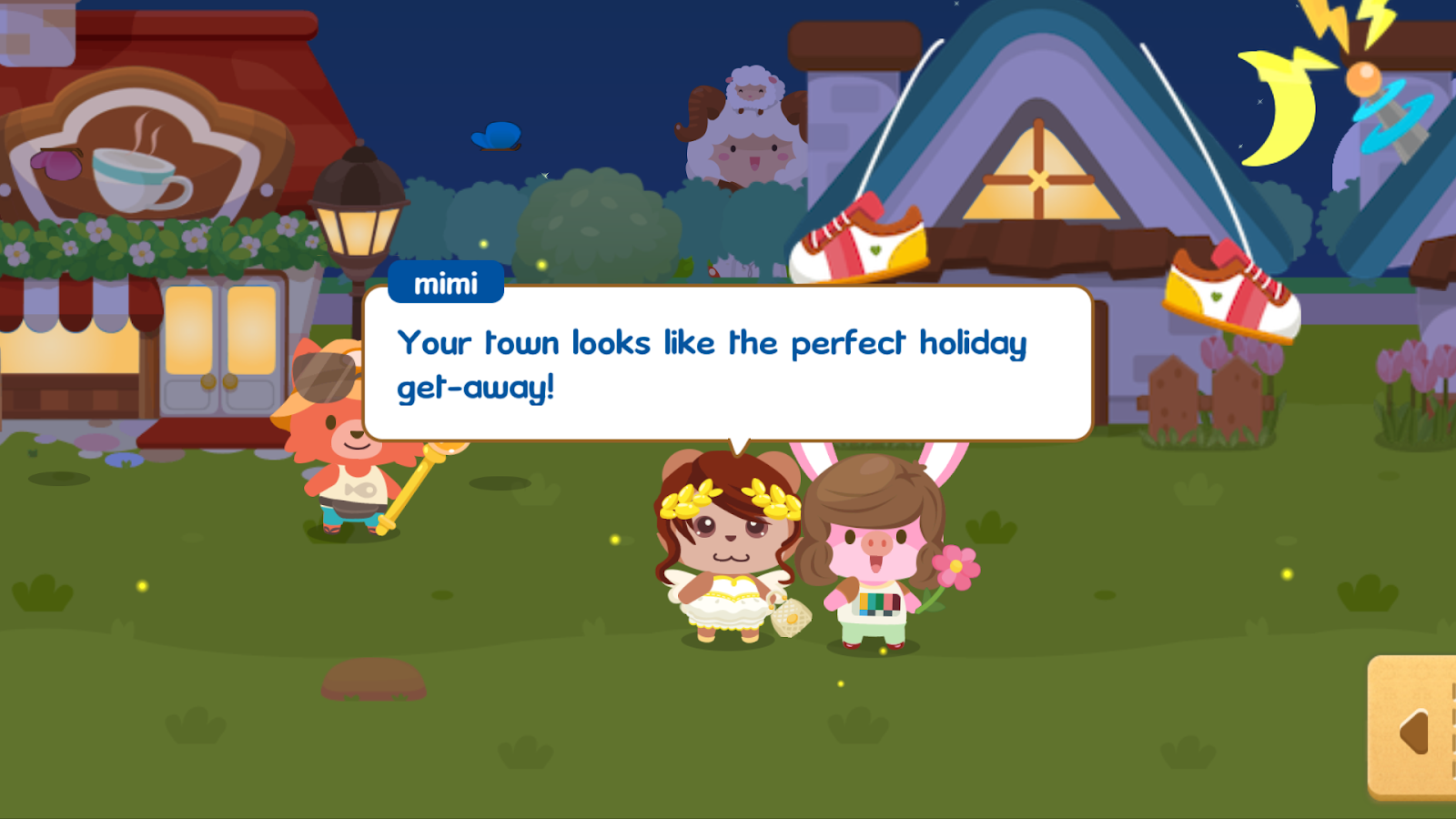
Task: Click the blue butterfly in the sky
Action: coord(494,136)
